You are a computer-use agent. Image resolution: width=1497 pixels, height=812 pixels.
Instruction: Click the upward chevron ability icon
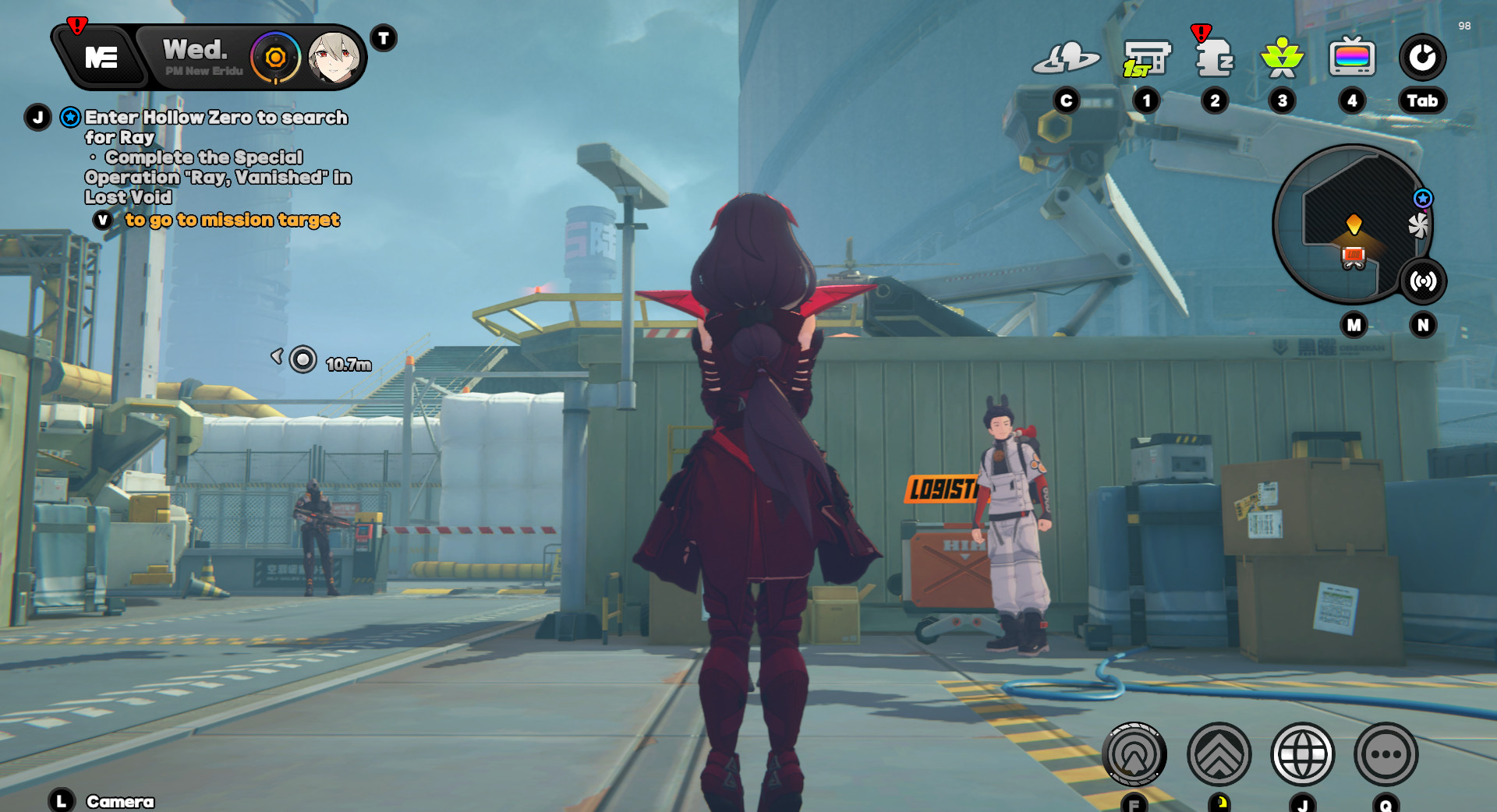coord(1219,754)
